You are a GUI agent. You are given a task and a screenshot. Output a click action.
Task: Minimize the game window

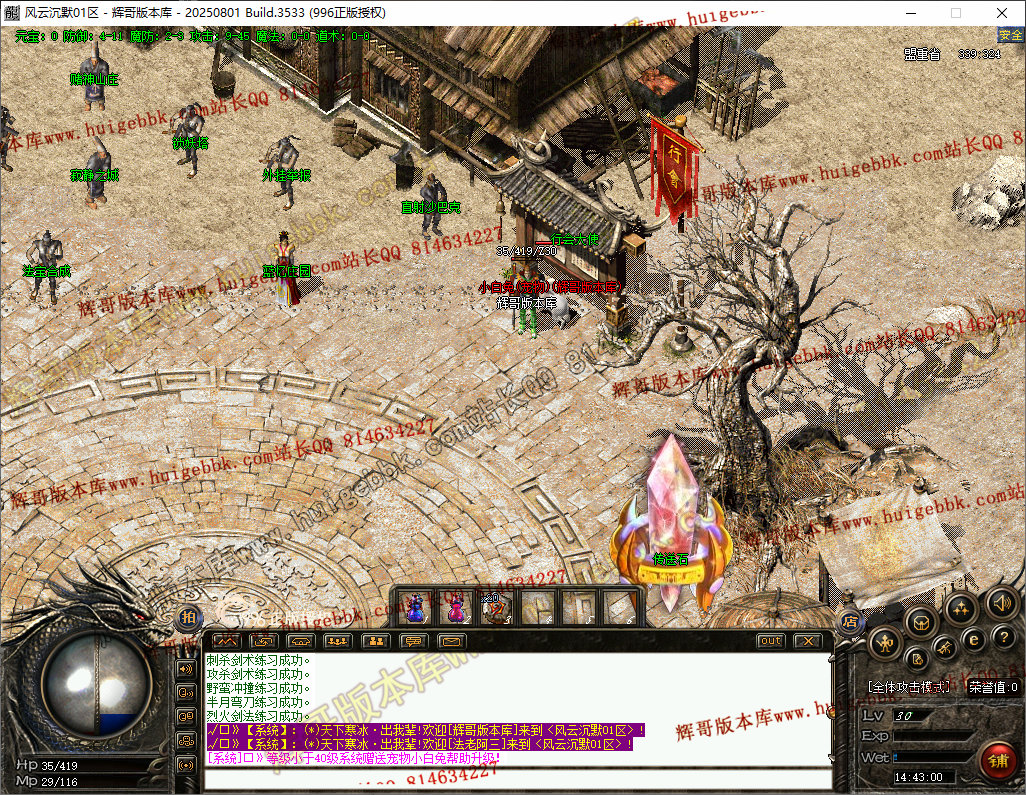pyautogui.click(x=910, y=13)
